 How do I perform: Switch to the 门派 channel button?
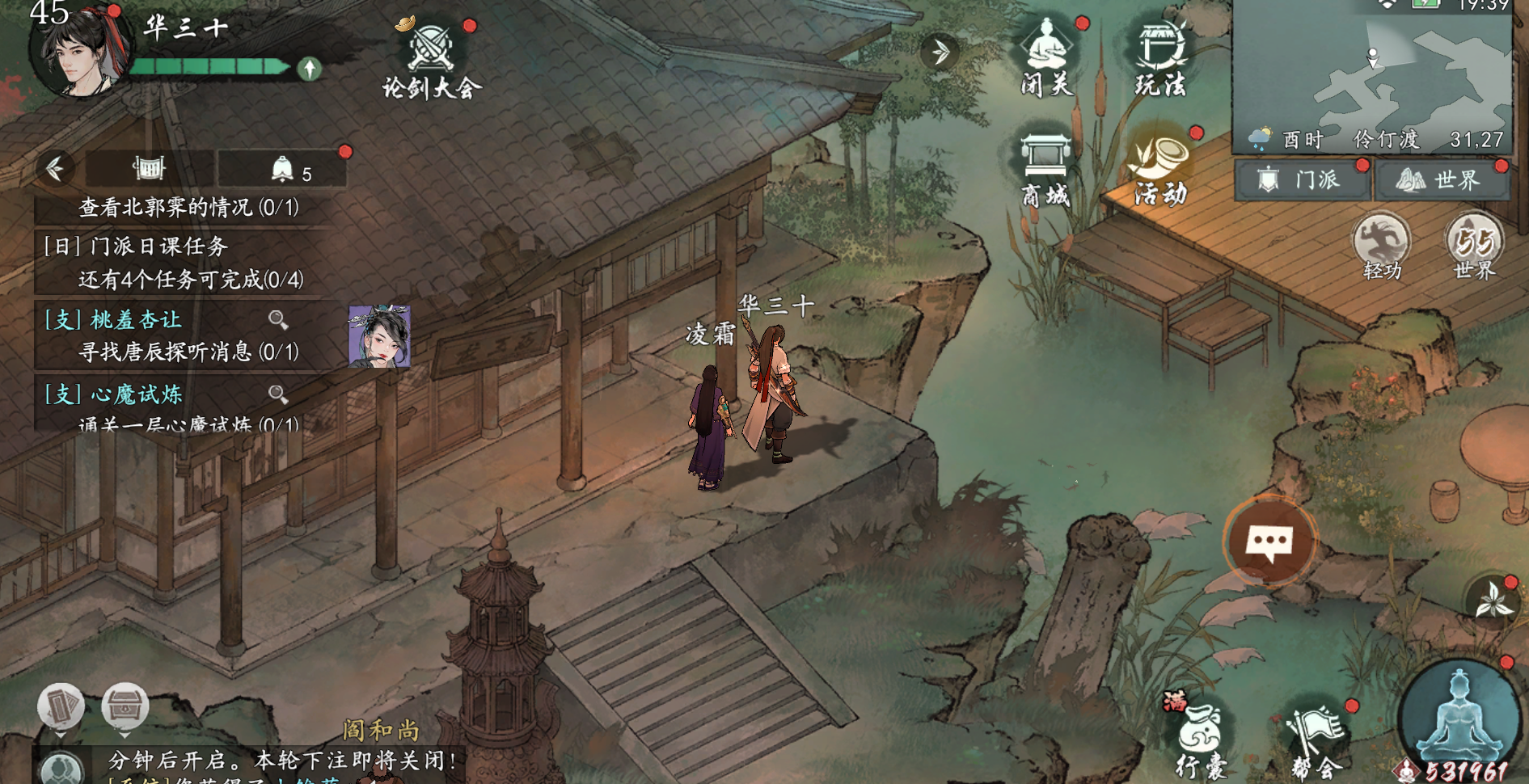1303,179
